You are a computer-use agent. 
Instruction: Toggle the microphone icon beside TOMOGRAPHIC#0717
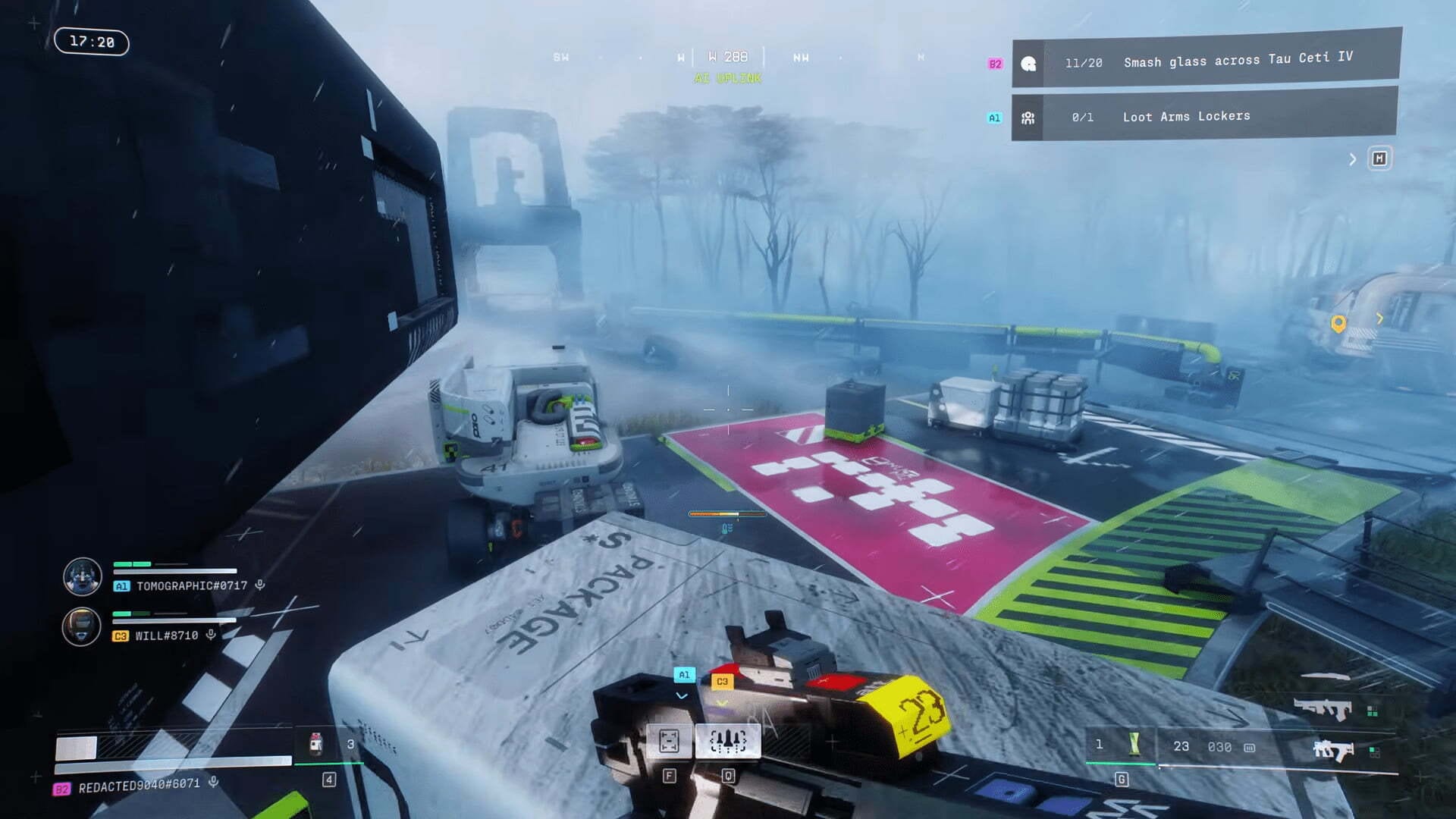pyautogui.click(x=260, y=585)
